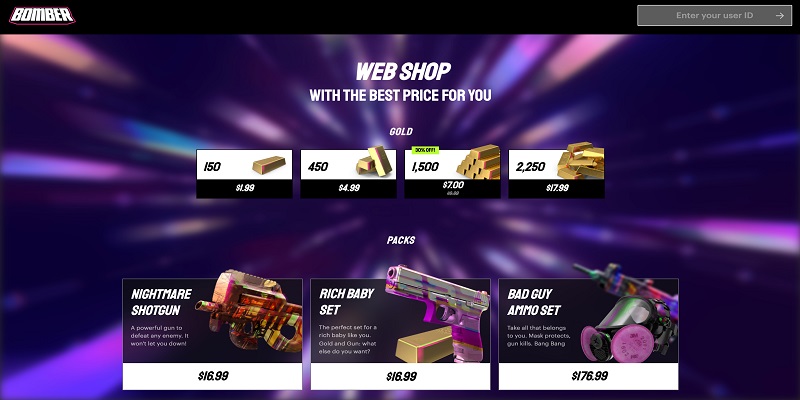Purchase Bad Guy Ammo Set for $176.99
The height and width of the screenshot is (400, 800).
588,376
